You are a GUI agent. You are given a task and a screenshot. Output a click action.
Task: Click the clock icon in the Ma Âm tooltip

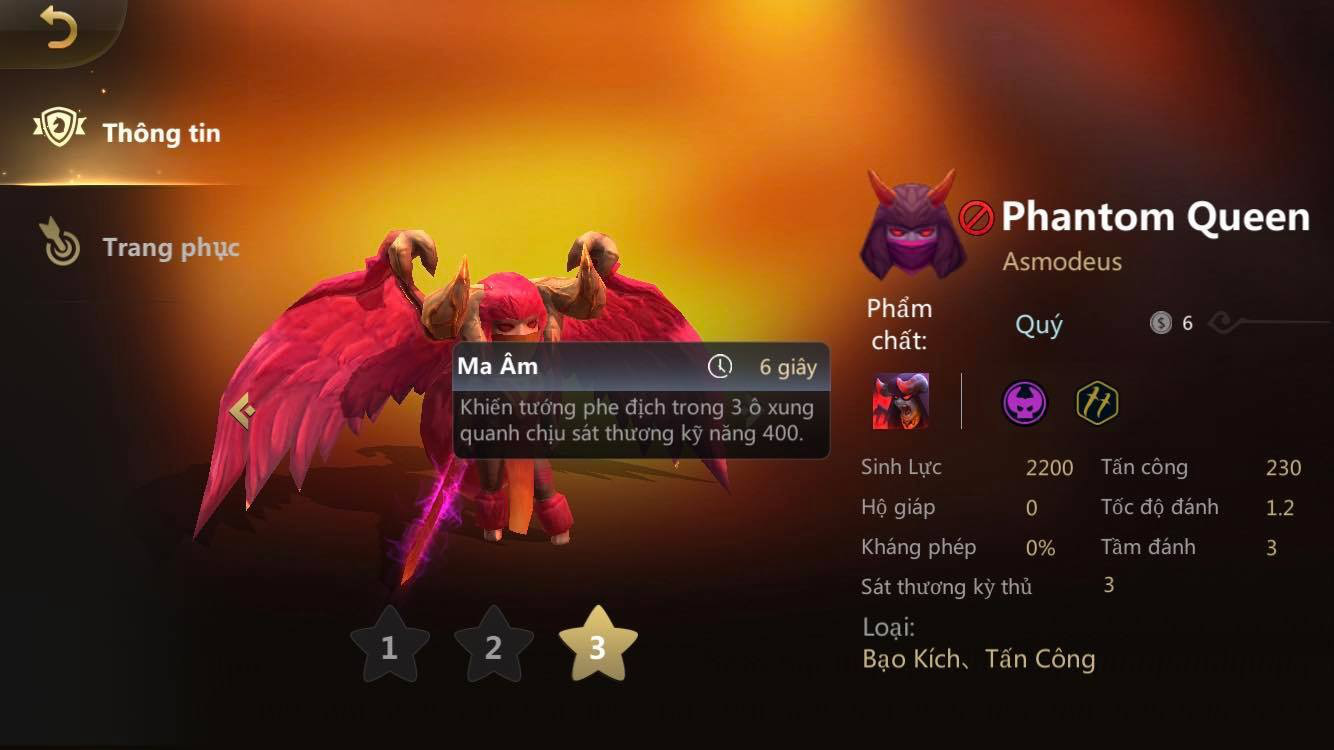pyautogui.click(x=719, y=367)
